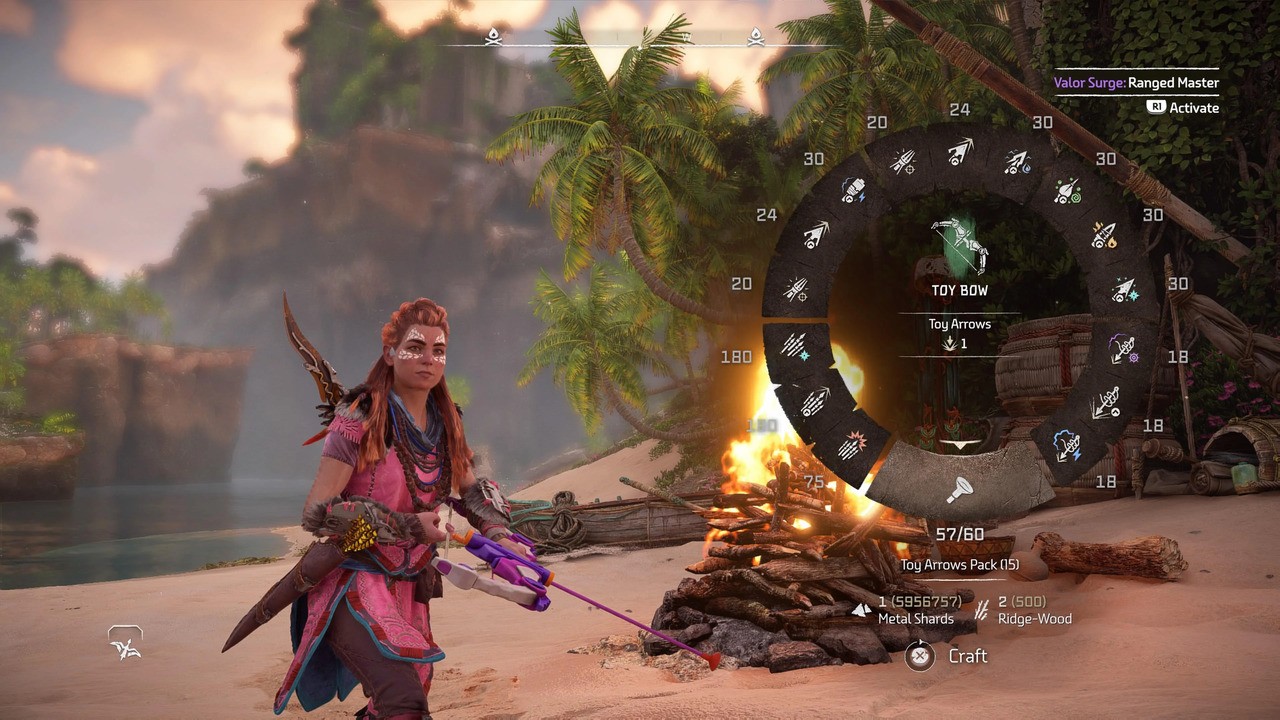This screenshot has height=720, width=1280.
Task: Choose the frost arrow with water droplet
Action: click(x=1017, y=161)
